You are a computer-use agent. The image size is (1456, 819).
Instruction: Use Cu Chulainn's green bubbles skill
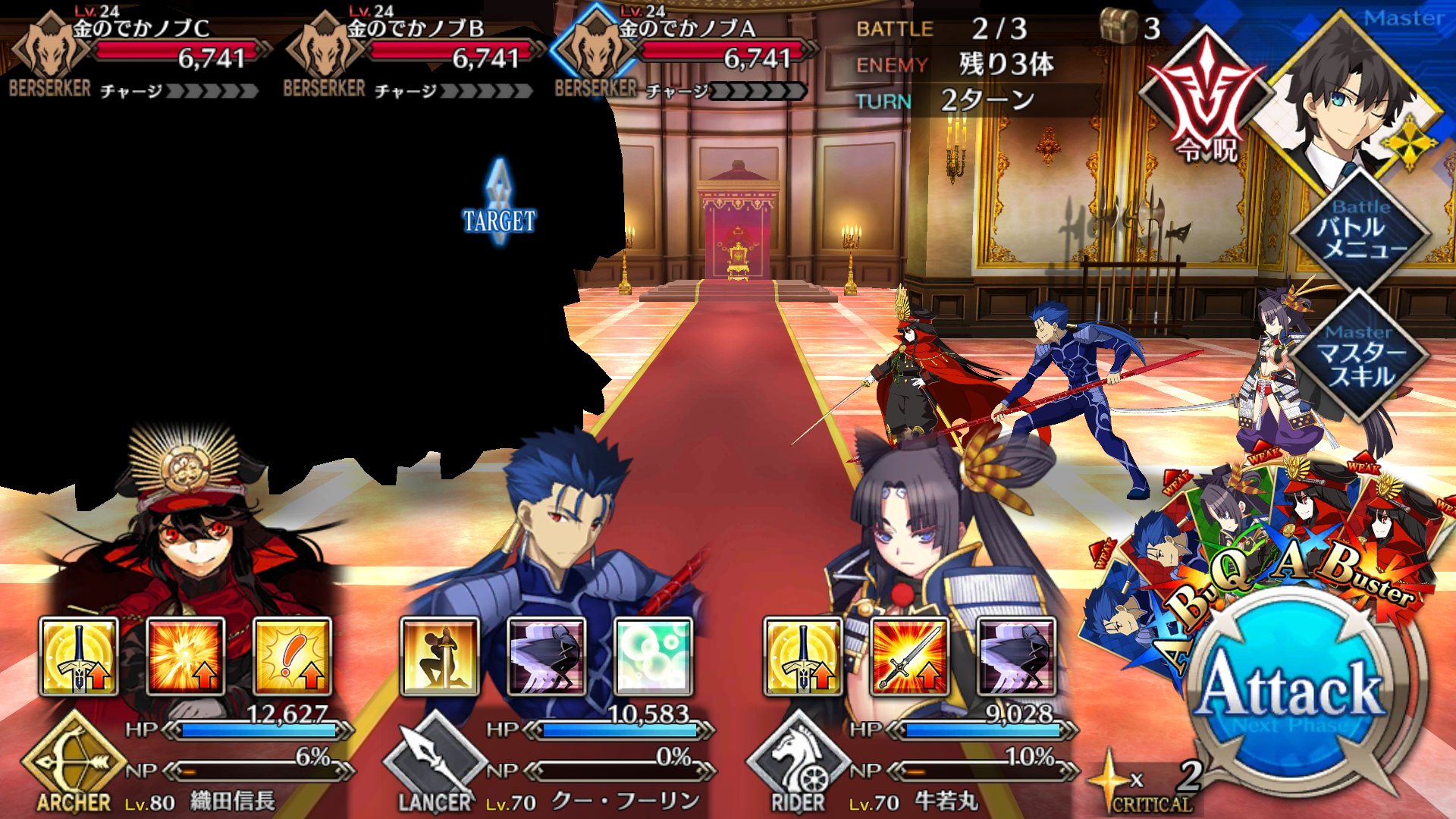653,656
